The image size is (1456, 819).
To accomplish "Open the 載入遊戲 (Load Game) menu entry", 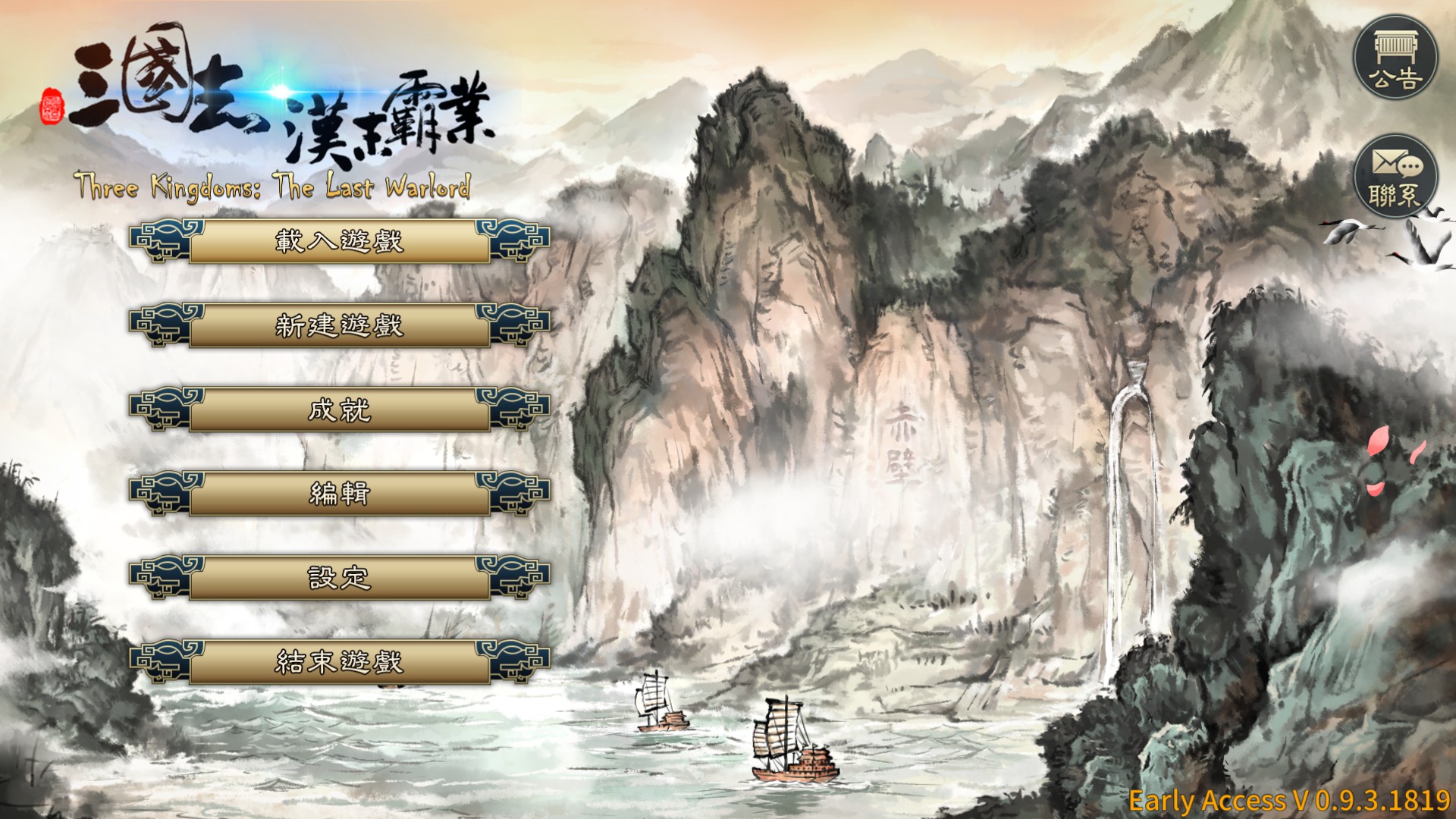I will click(x=339, y=242).
